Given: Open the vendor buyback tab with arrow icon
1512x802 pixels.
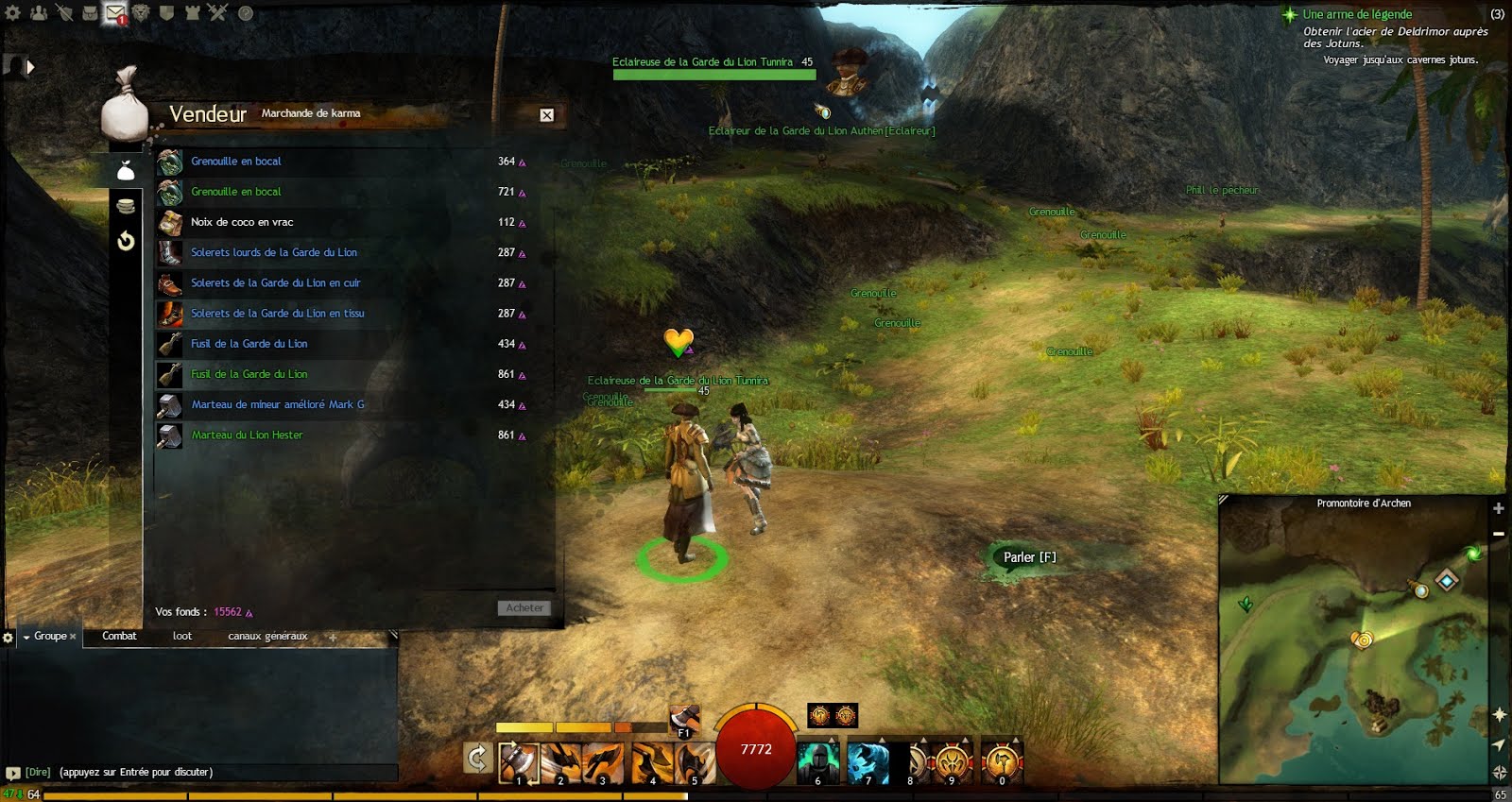Looking at the screenshot, I should coord(126,241).
